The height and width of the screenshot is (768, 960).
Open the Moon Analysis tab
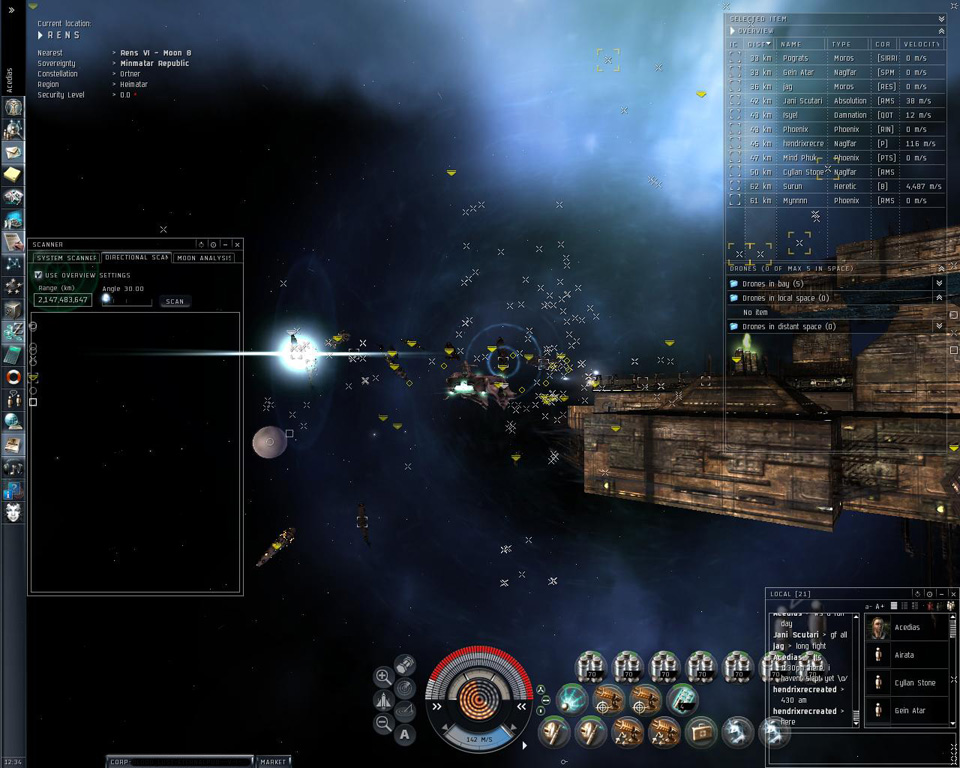pyautogui.click(x=204, y=258)
